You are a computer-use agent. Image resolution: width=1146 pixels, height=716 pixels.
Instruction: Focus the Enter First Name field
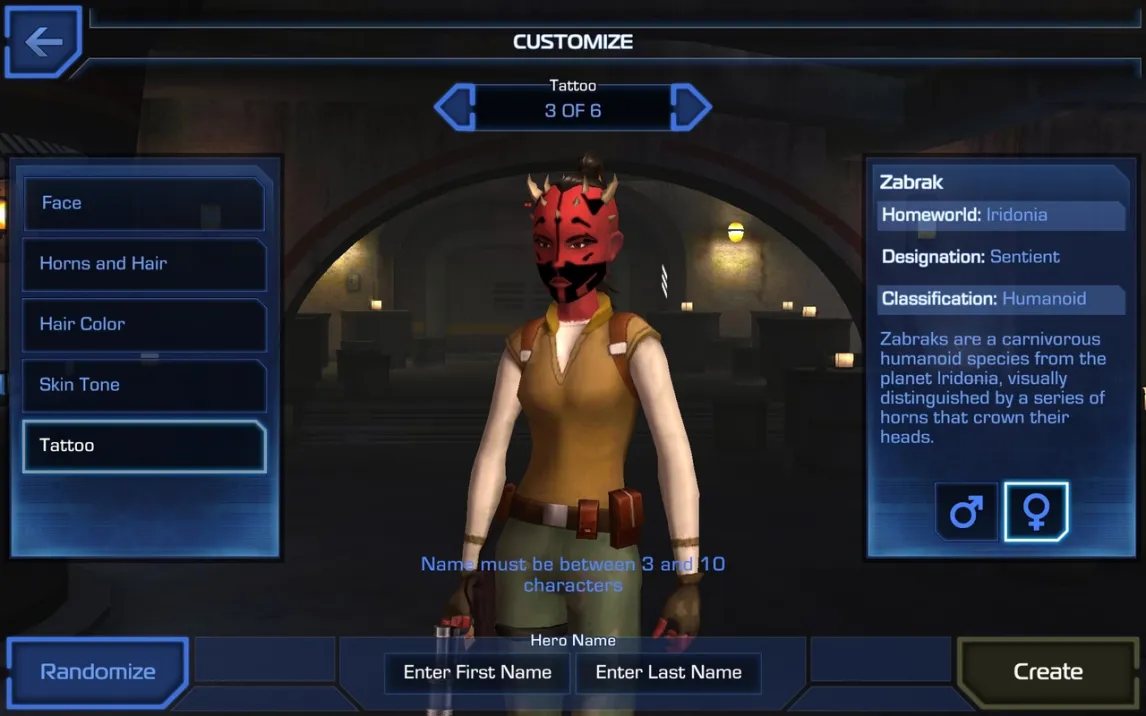coord(477,673)
